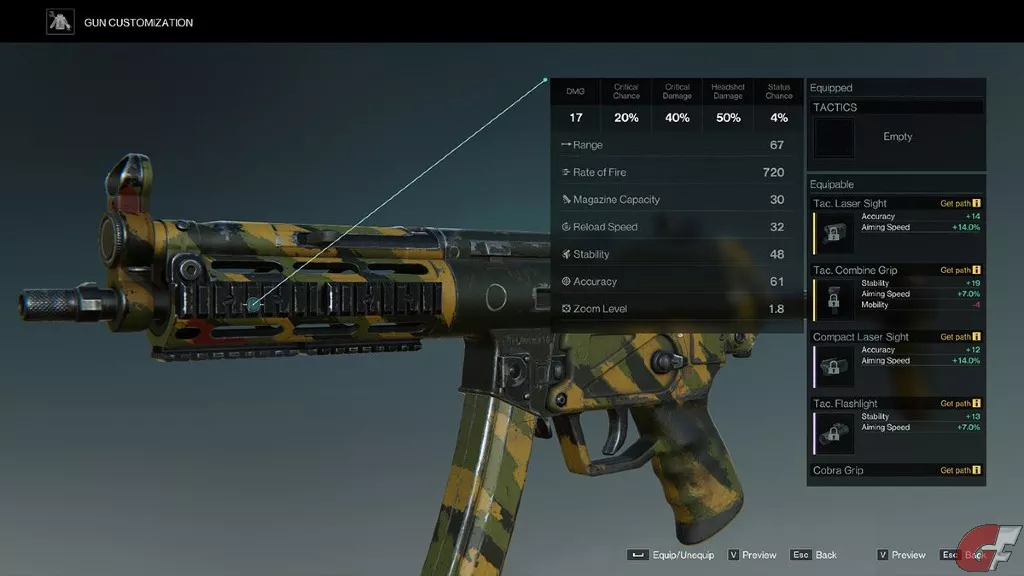Click the Gun Customization jacket icon
This screenshot has height=576, width=1024.
pyautogui.click(x=61, y=22)
